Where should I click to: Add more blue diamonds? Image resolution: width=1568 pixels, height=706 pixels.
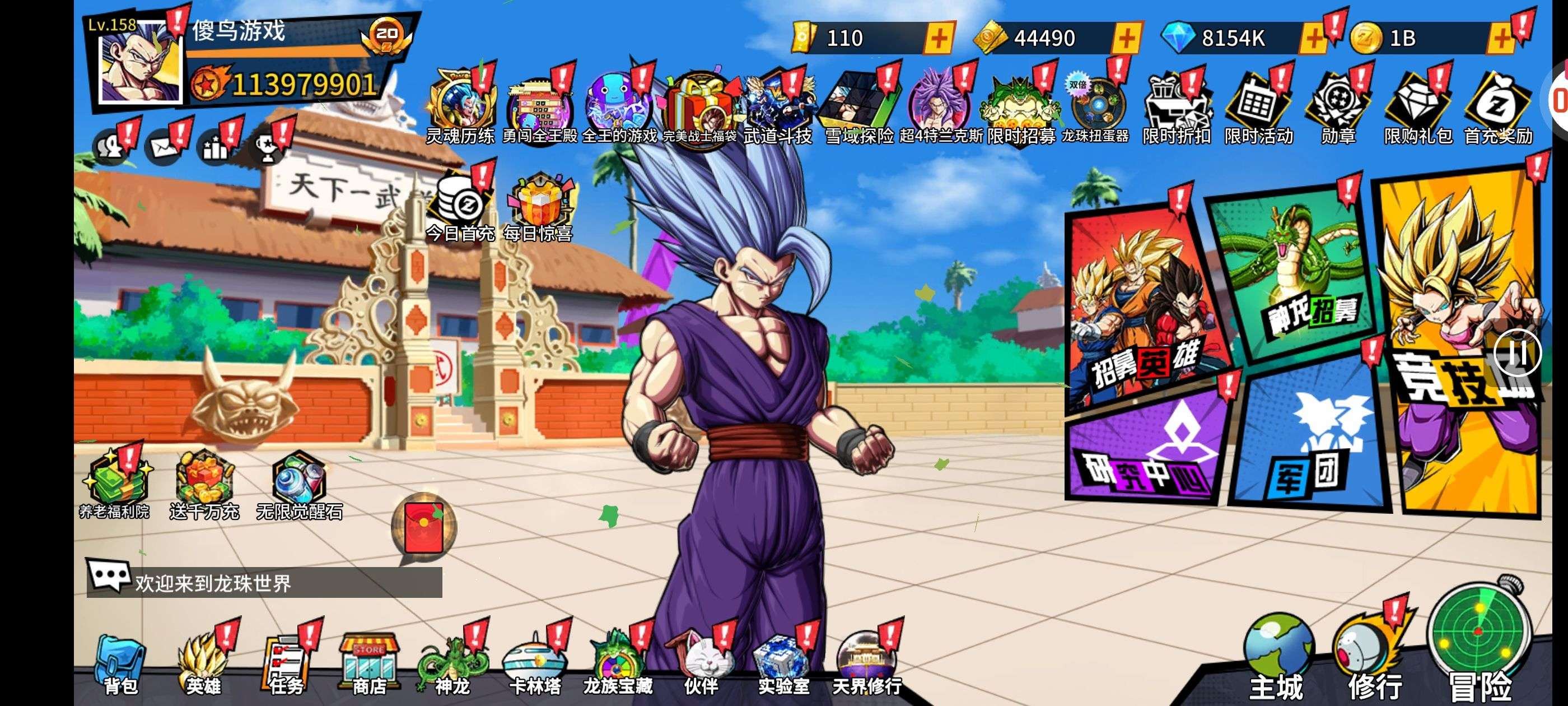pyautogui.click(x=1313, y=38)
